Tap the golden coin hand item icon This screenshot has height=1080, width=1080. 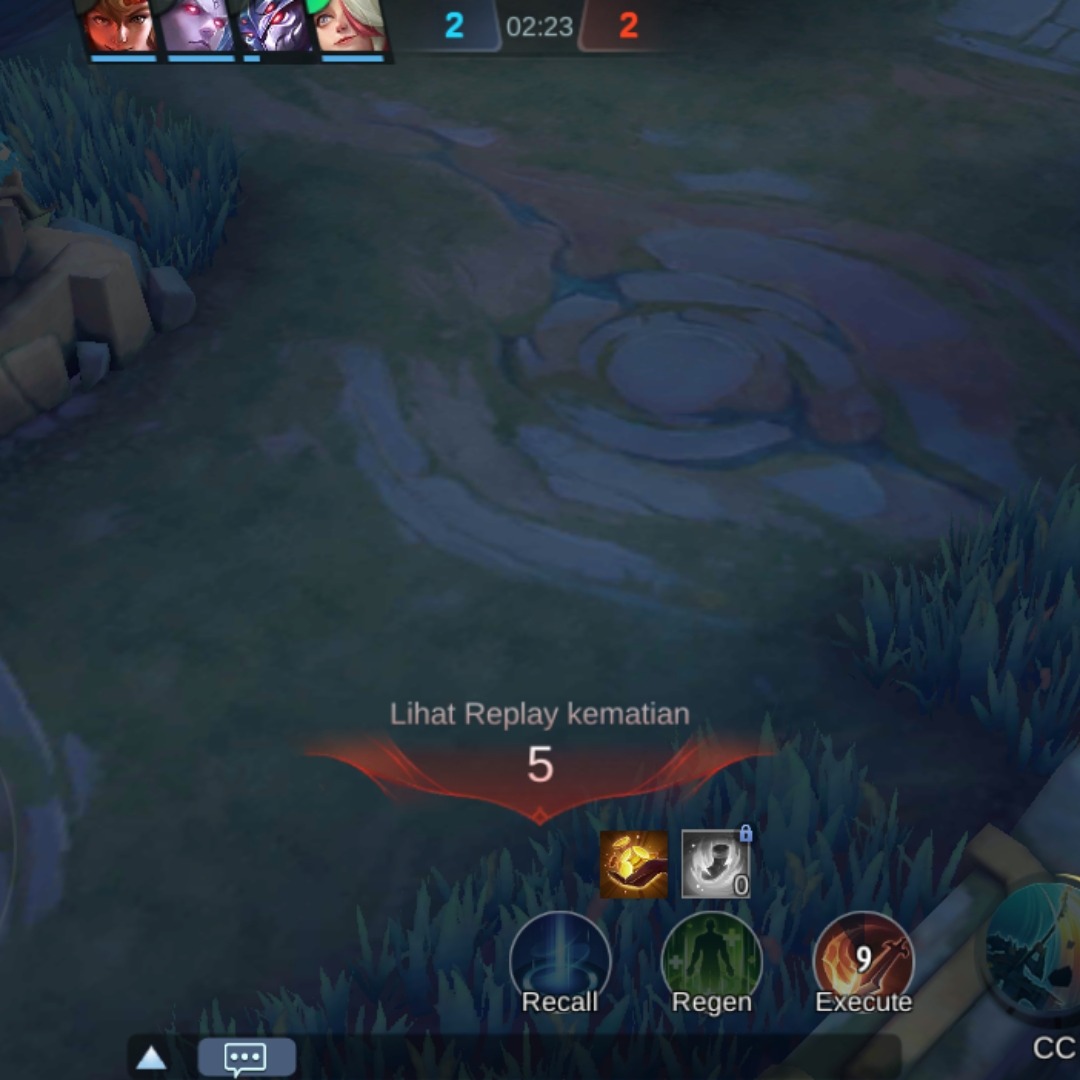click(x=634, y=864)
